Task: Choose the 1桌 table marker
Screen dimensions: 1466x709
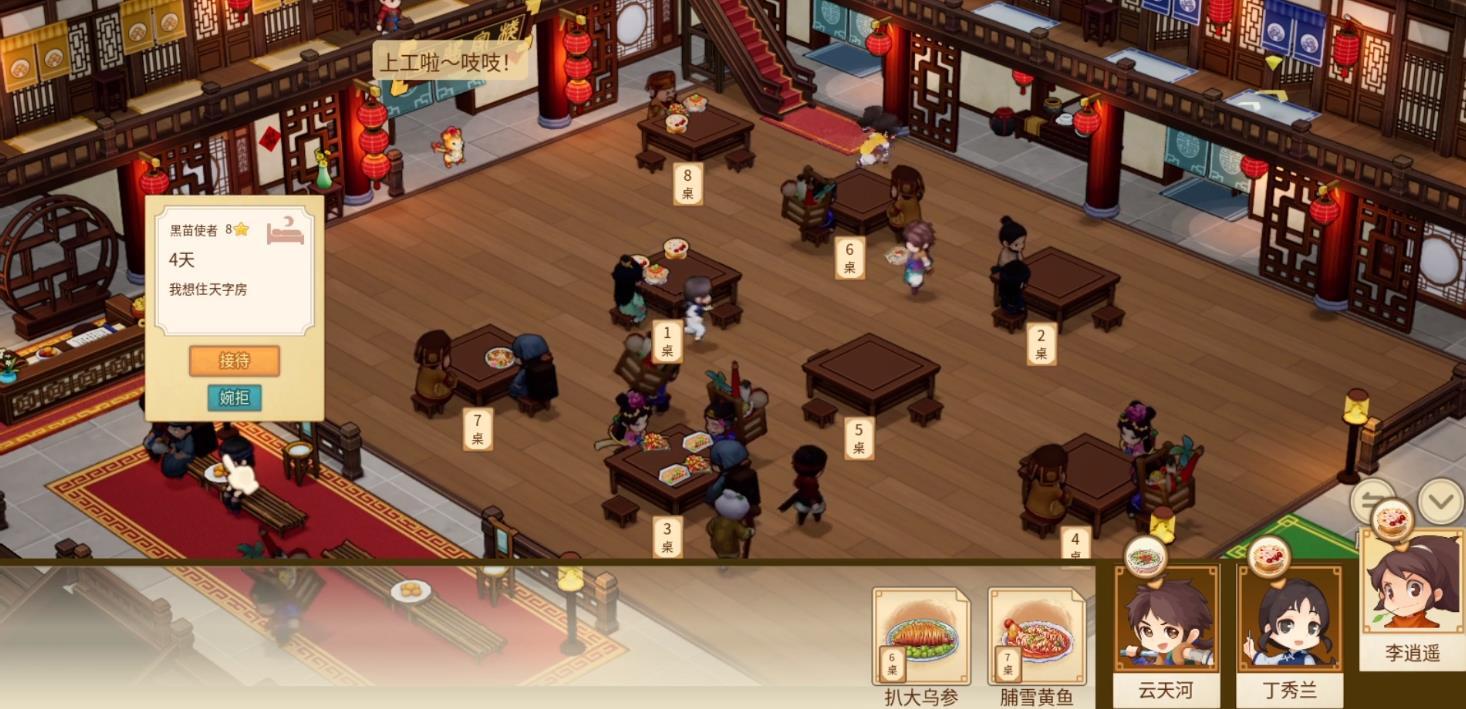Action: [667, 341]
